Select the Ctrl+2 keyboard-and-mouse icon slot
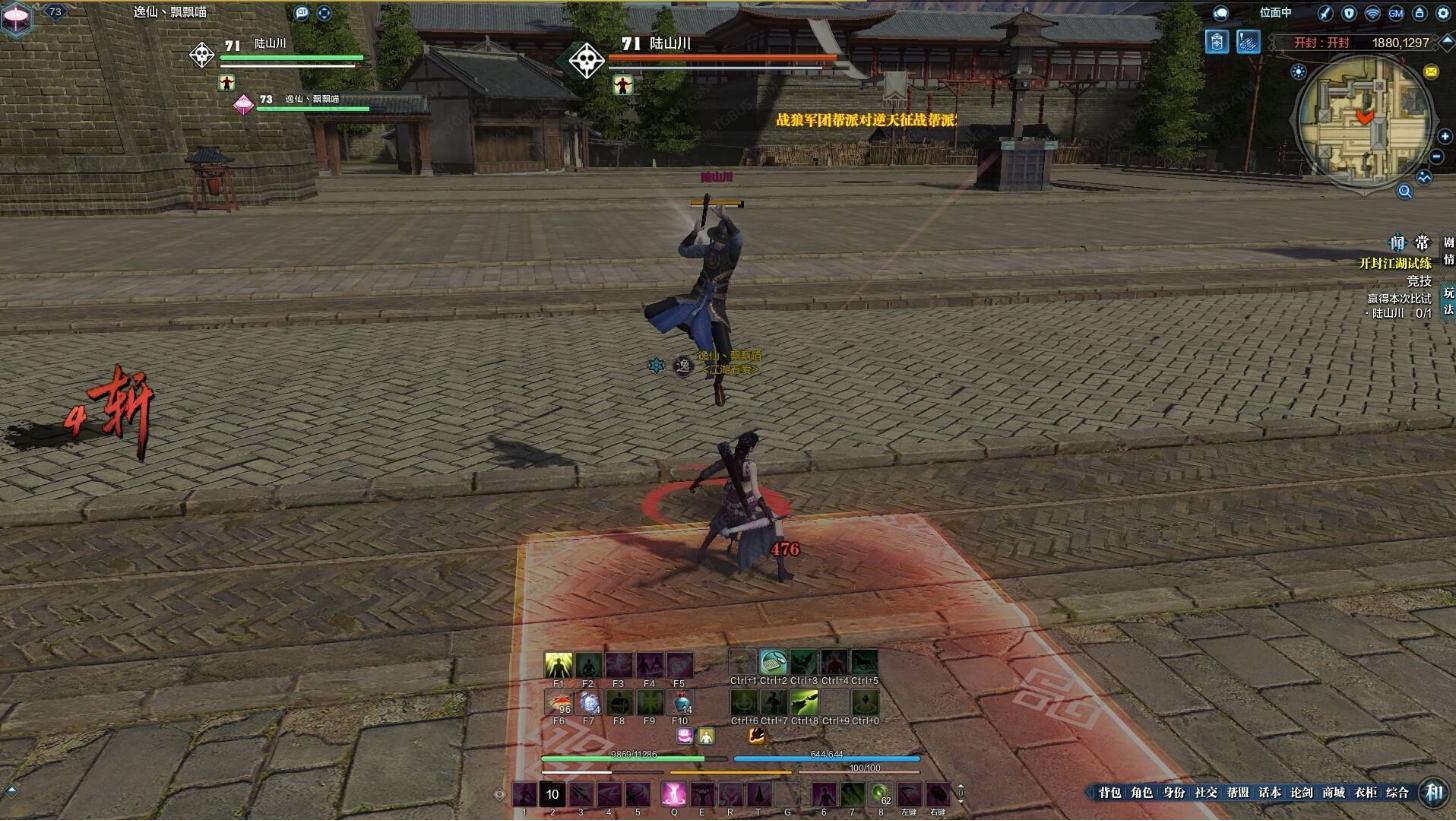 (772, 662)
